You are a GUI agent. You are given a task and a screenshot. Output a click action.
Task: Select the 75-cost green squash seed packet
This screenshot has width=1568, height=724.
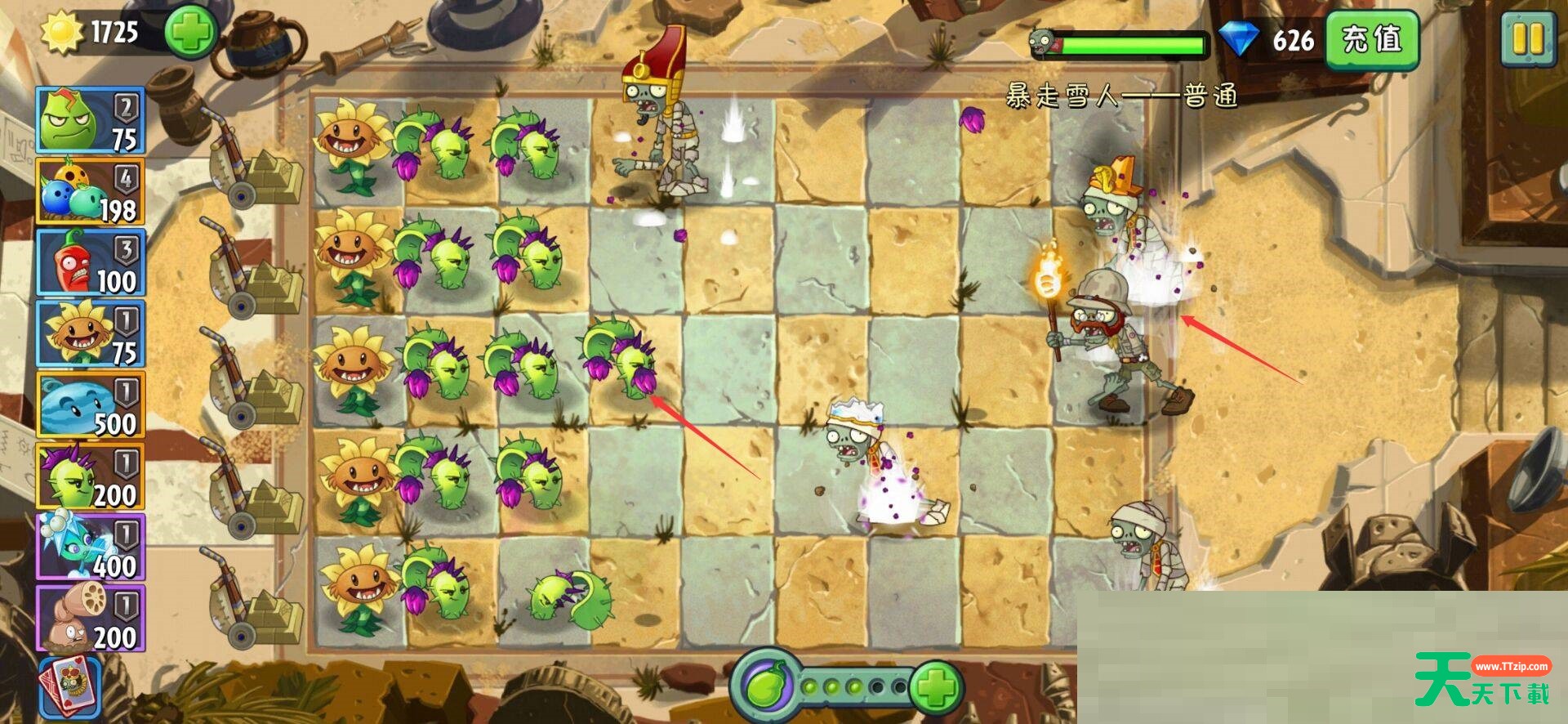click(x=90, y=120)
